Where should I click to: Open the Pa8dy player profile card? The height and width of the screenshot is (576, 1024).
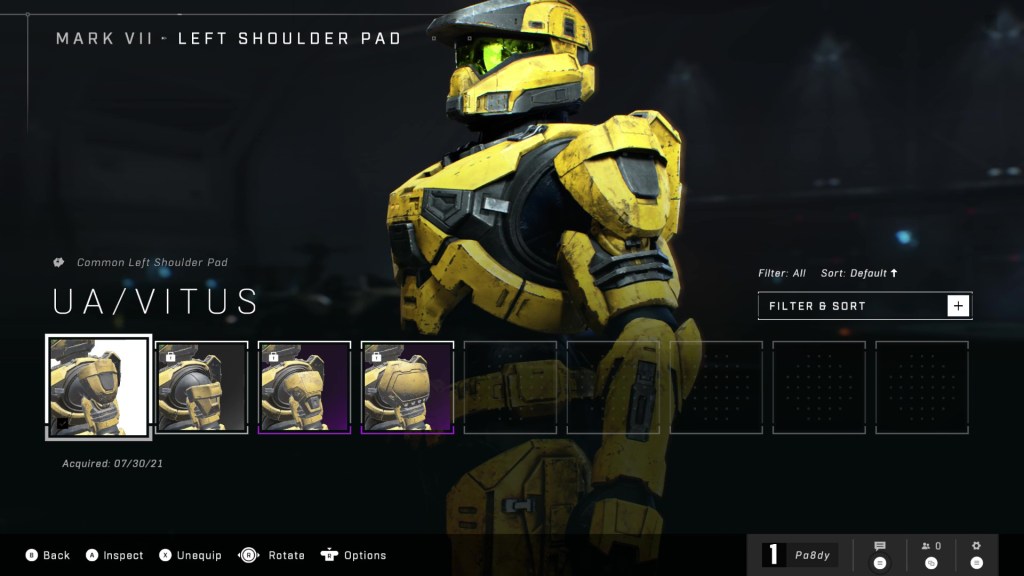coord(799,554)
